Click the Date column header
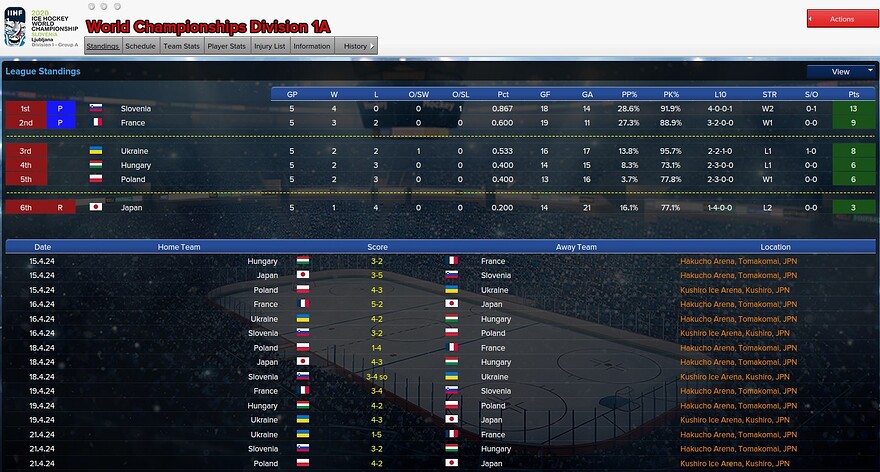 pyautogui.click(x=43, y=247)
